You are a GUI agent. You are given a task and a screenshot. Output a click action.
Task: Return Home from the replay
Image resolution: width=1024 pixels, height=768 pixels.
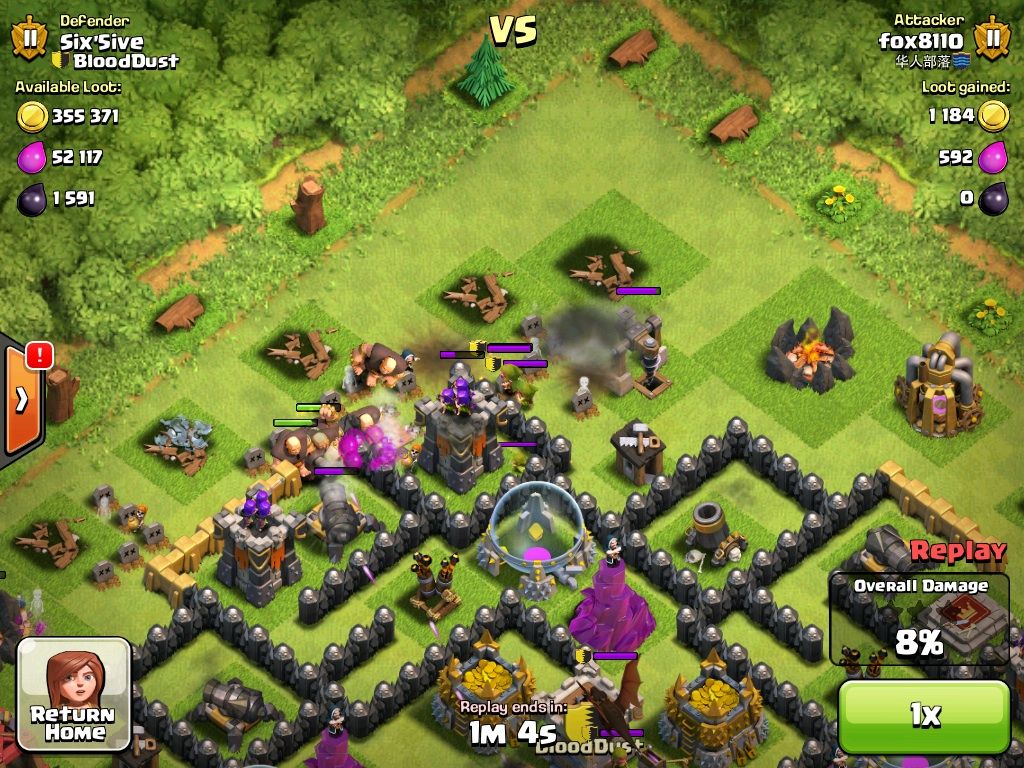click(73, 695)
